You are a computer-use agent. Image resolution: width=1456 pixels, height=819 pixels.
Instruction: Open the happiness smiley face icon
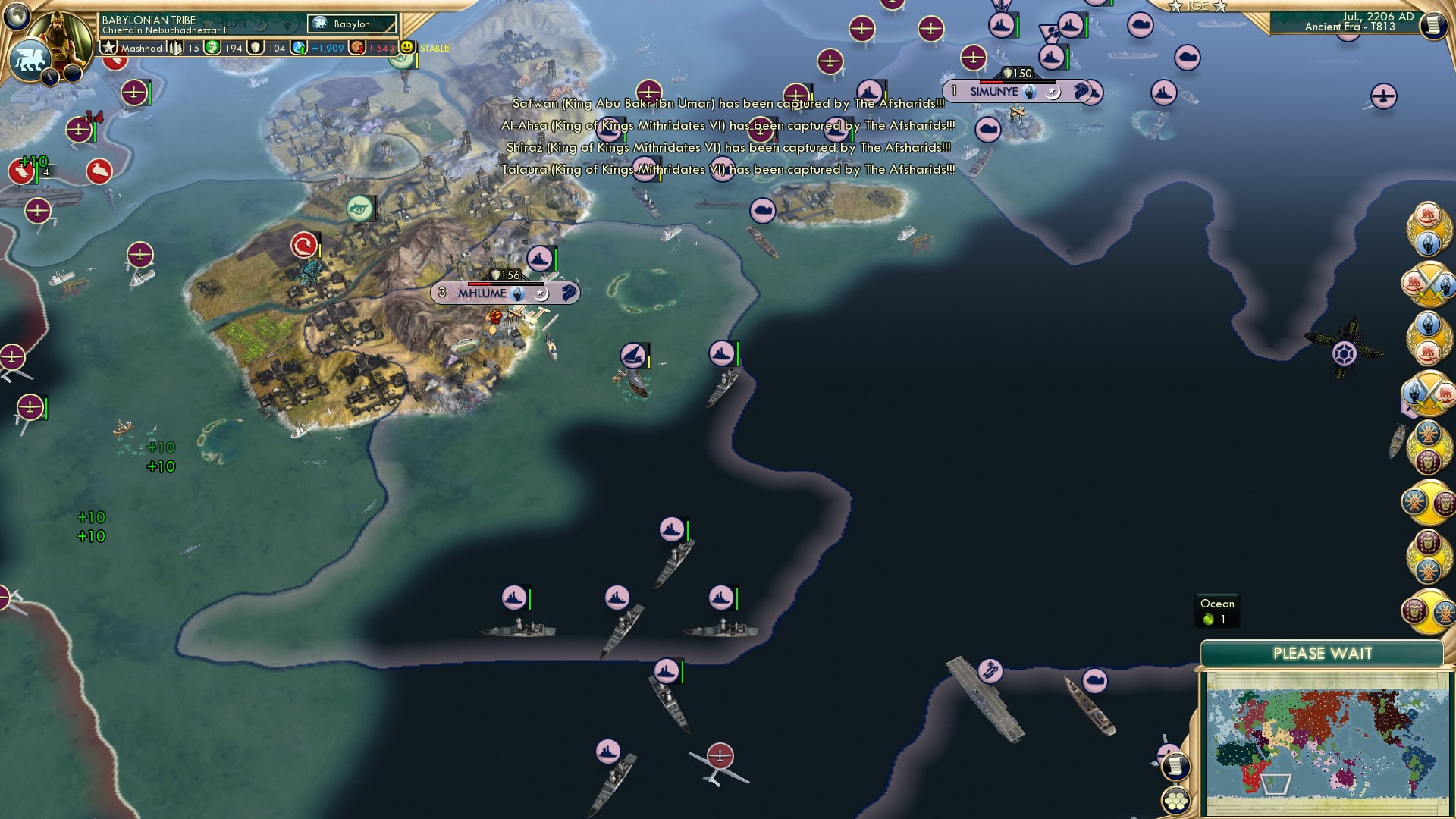pyautogui.click(x=407, y=46)
